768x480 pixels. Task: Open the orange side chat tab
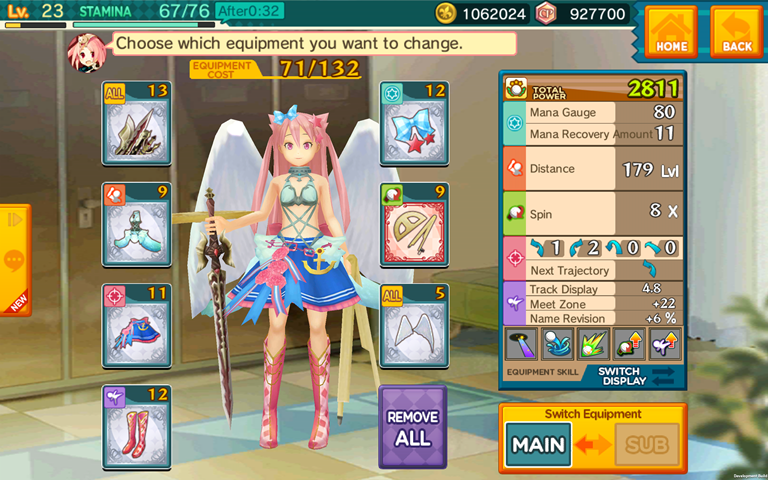[x=14, y=260]
